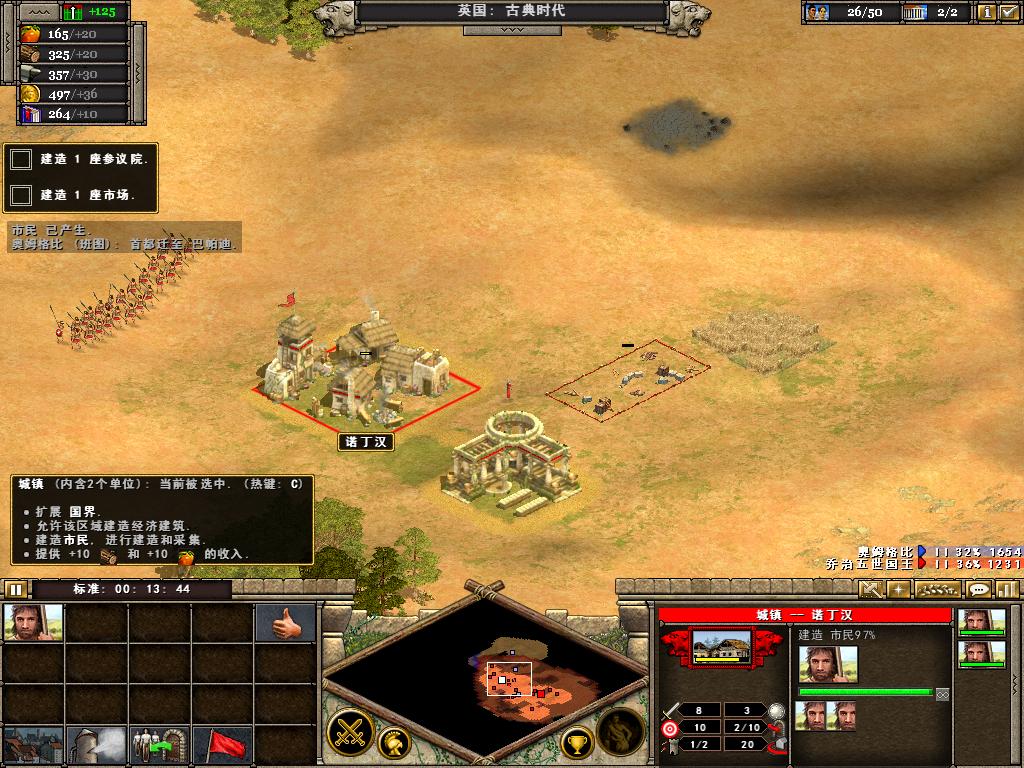Image resolution: width=1024 pixels, height=768 pixels.
Task: Expand the dropdown arrow under the age banner
Action: tap(511, 30)
